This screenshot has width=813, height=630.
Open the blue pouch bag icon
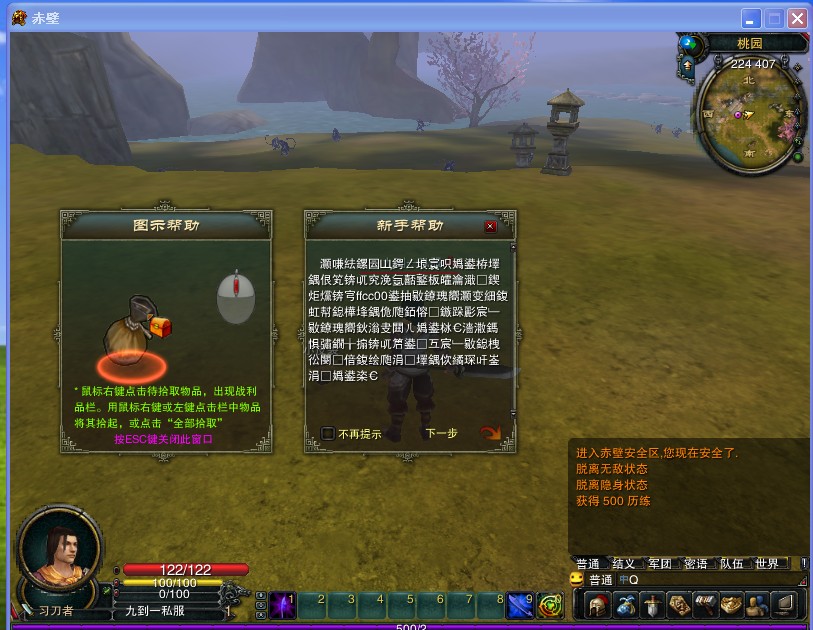click(626, 605)
